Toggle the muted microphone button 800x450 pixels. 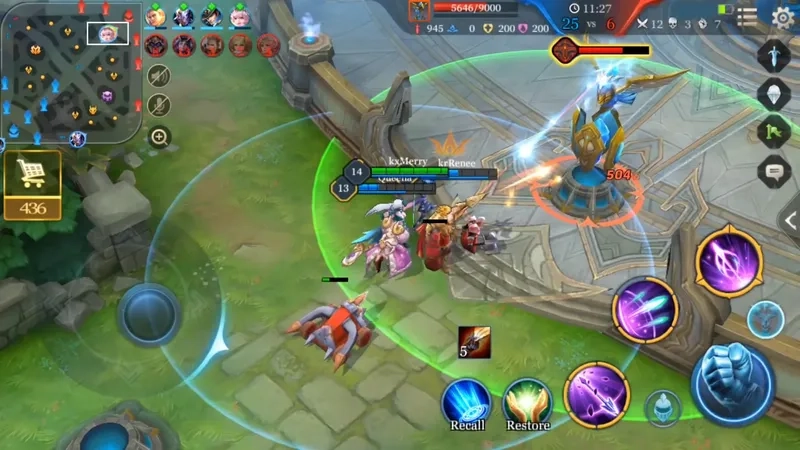[158, 105]
